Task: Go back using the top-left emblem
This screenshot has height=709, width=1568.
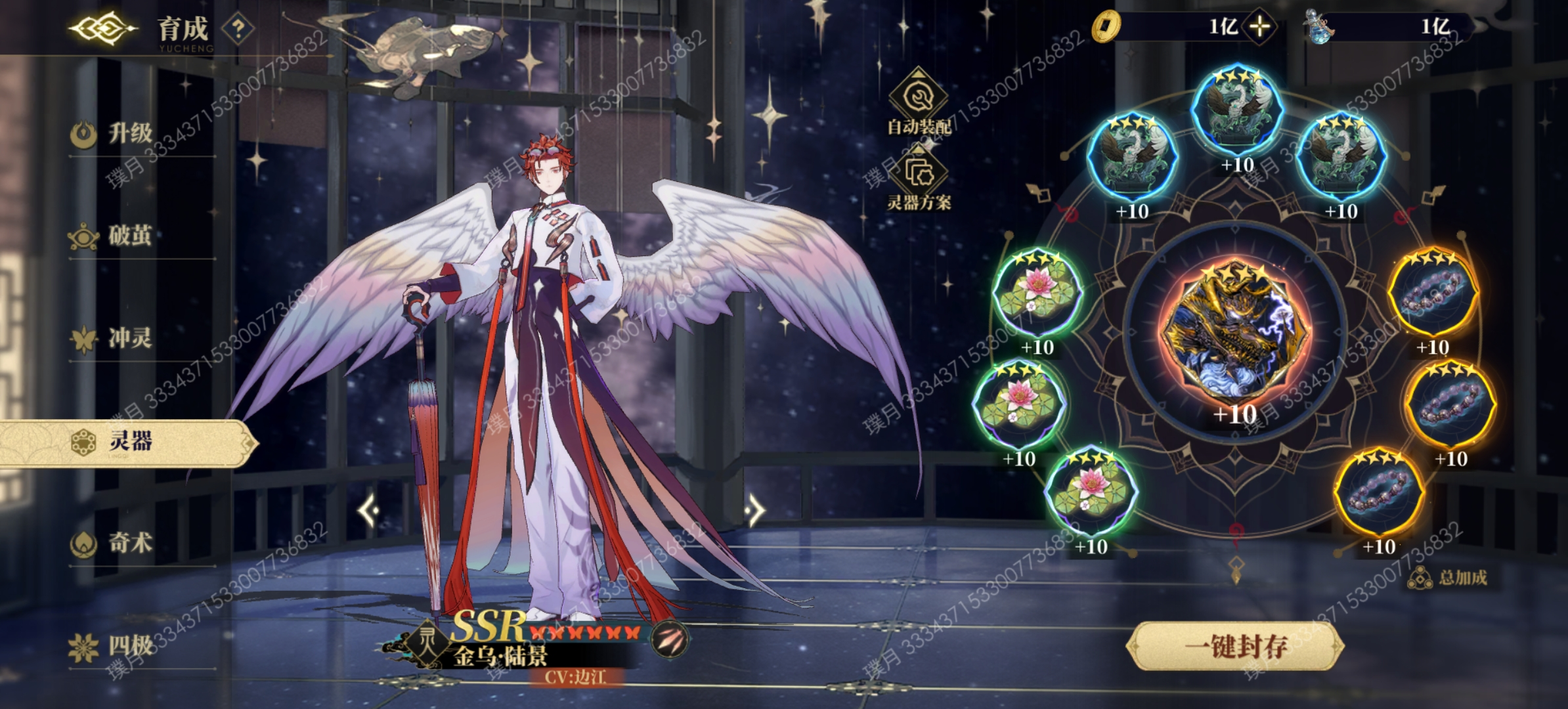Action: coord(102,28)
